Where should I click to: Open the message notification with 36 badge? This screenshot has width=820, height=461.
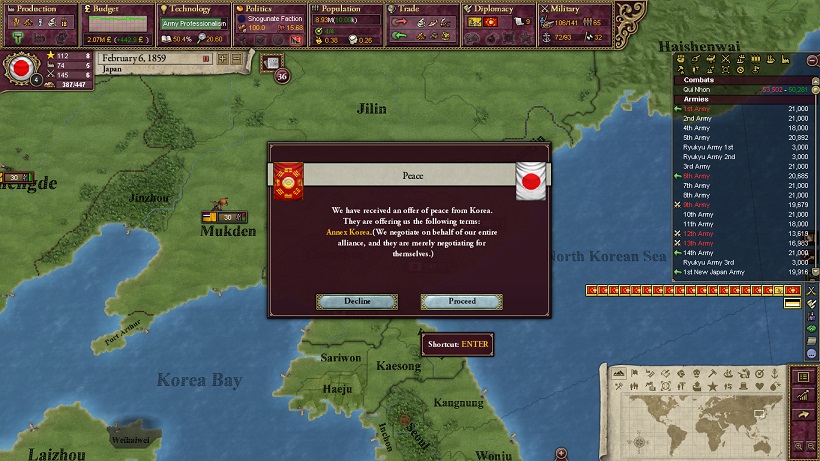[271, 64]
